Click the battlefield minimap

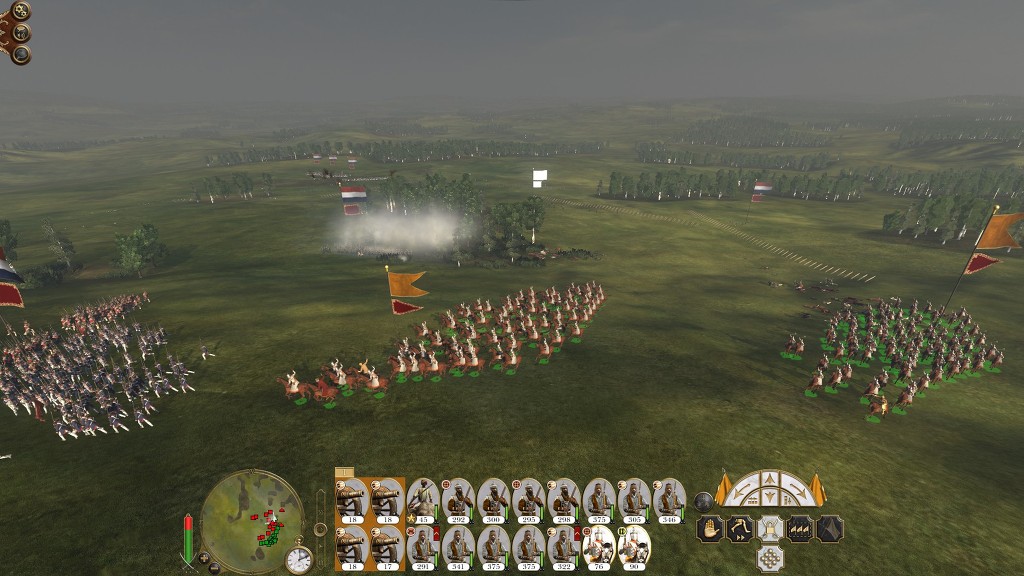click(251, 520)
